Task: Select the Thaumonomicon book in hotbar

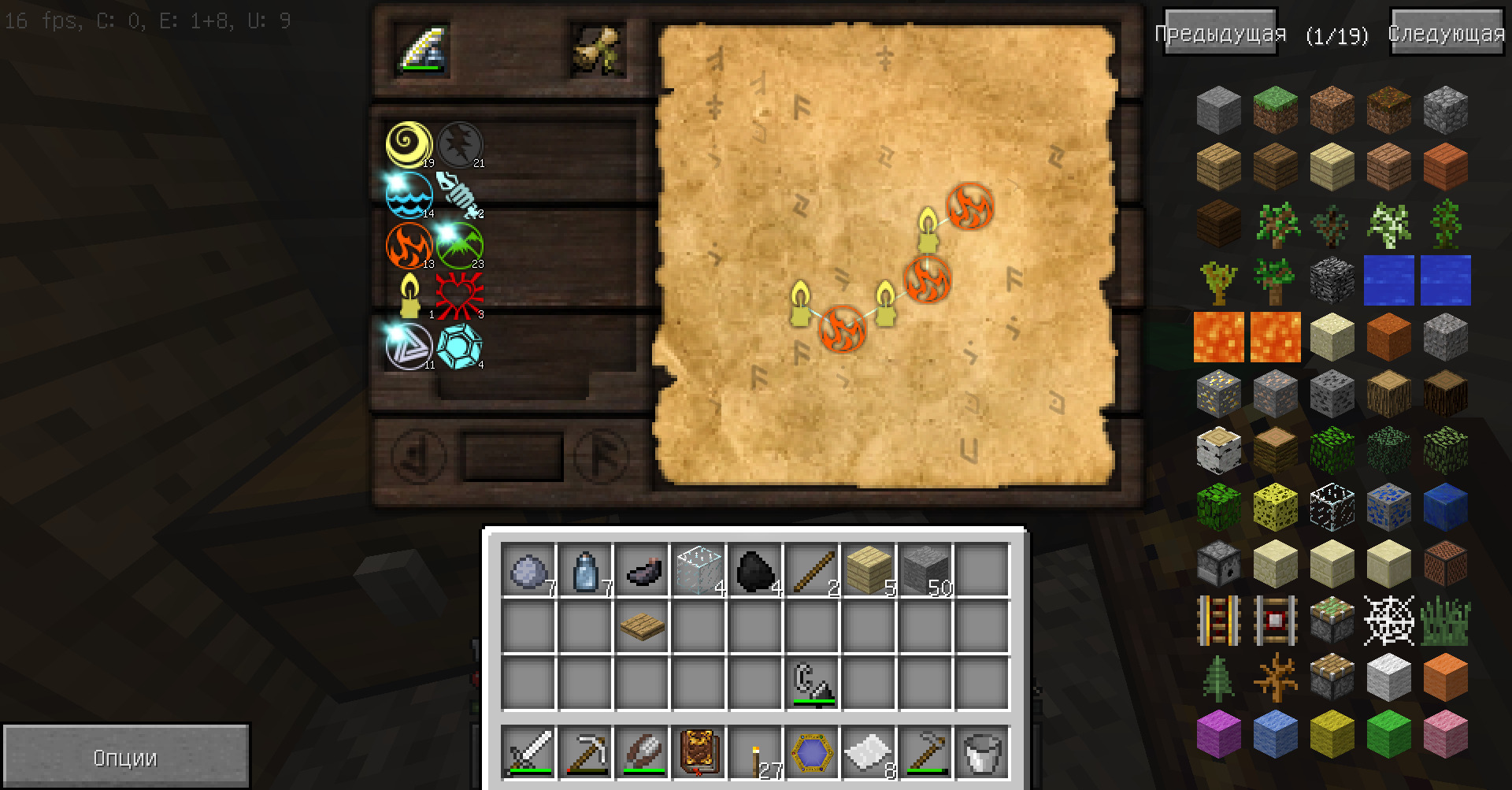Action: click(698, 751)
